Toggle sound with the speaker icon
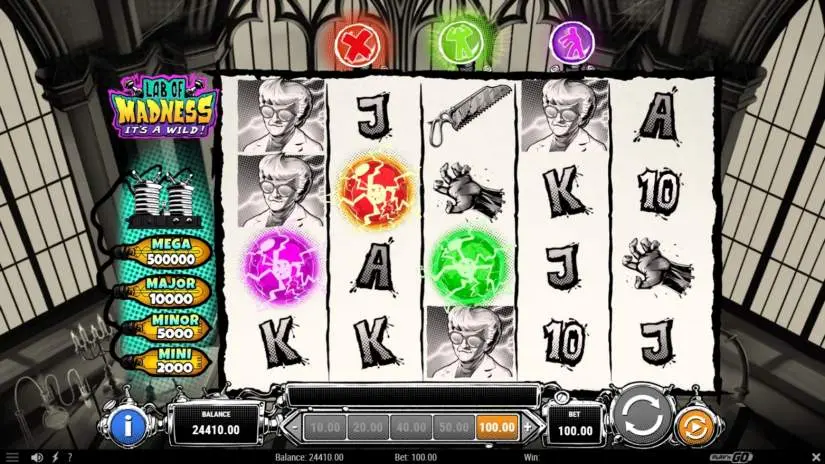The image size is (825, 464). [x=36, y=457]
